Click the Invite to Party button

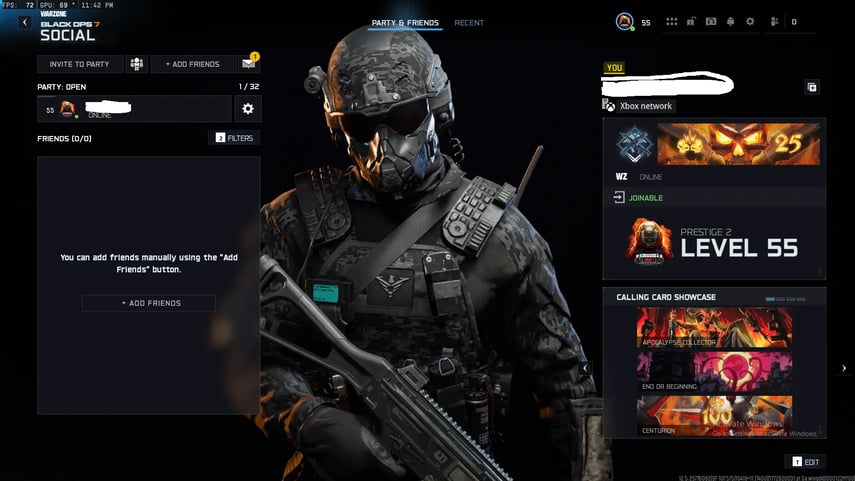point(79,64)
